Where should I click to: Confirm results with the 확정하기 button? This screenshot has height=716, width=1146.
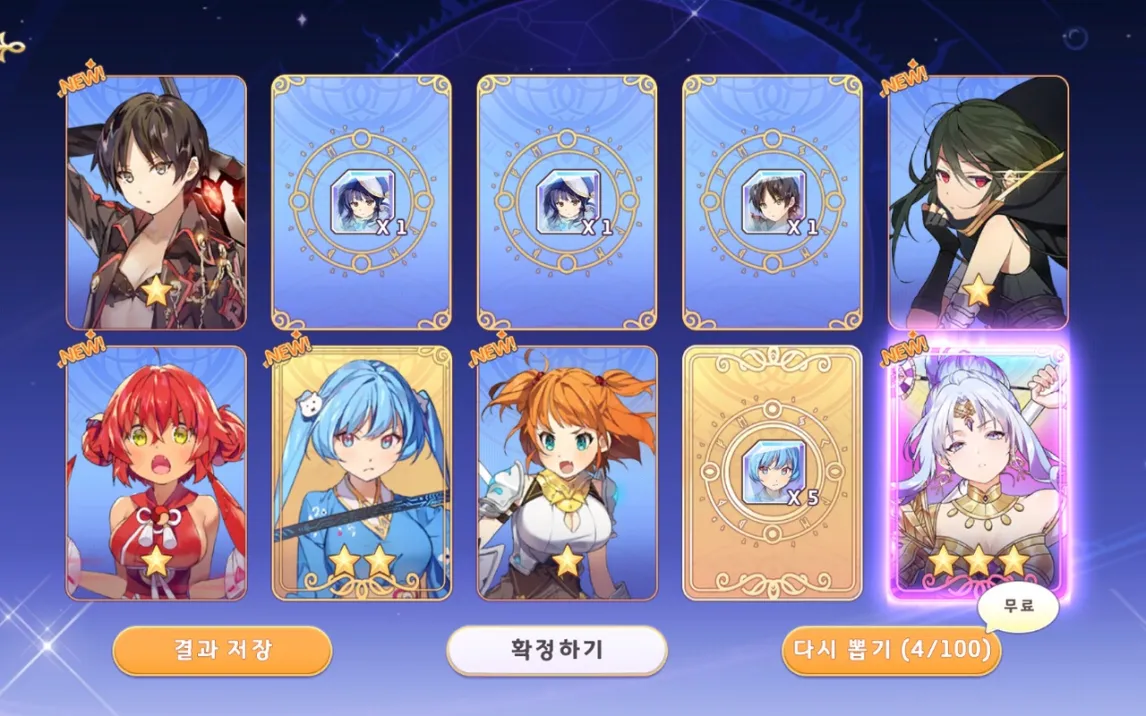click(x=556, y=650)
